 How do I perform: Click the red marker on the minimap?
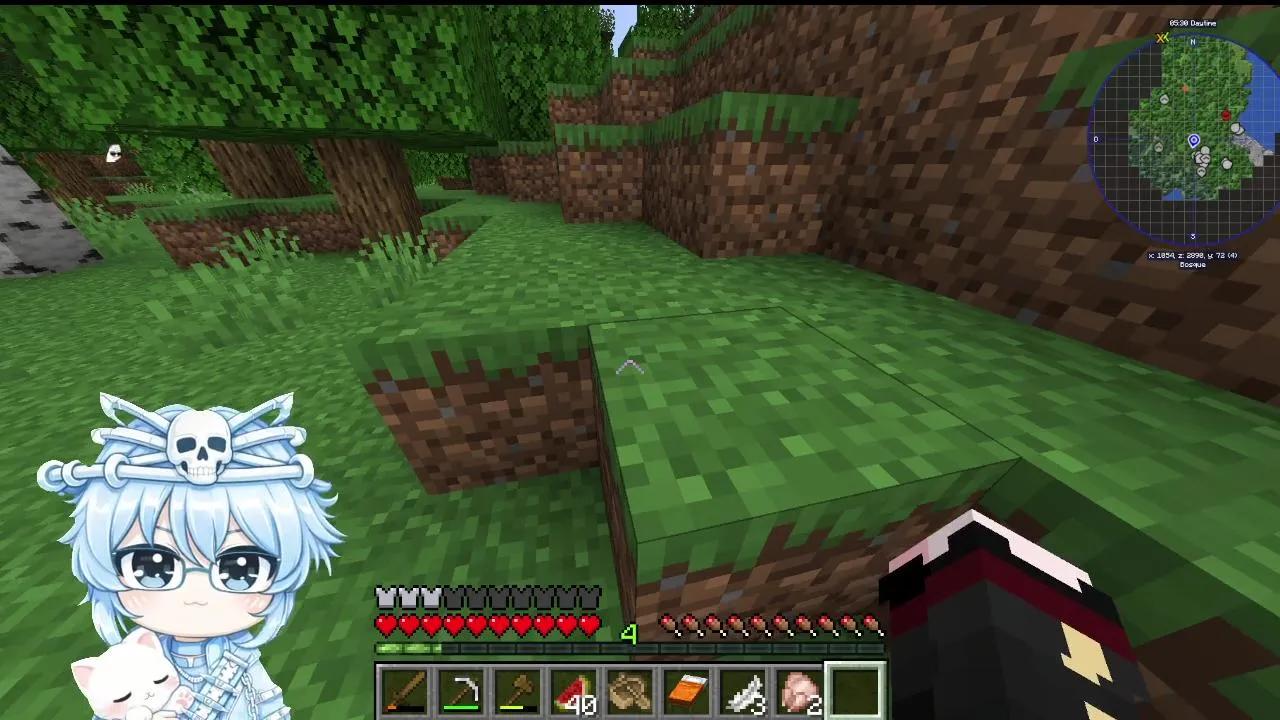tap(1226, 114)
